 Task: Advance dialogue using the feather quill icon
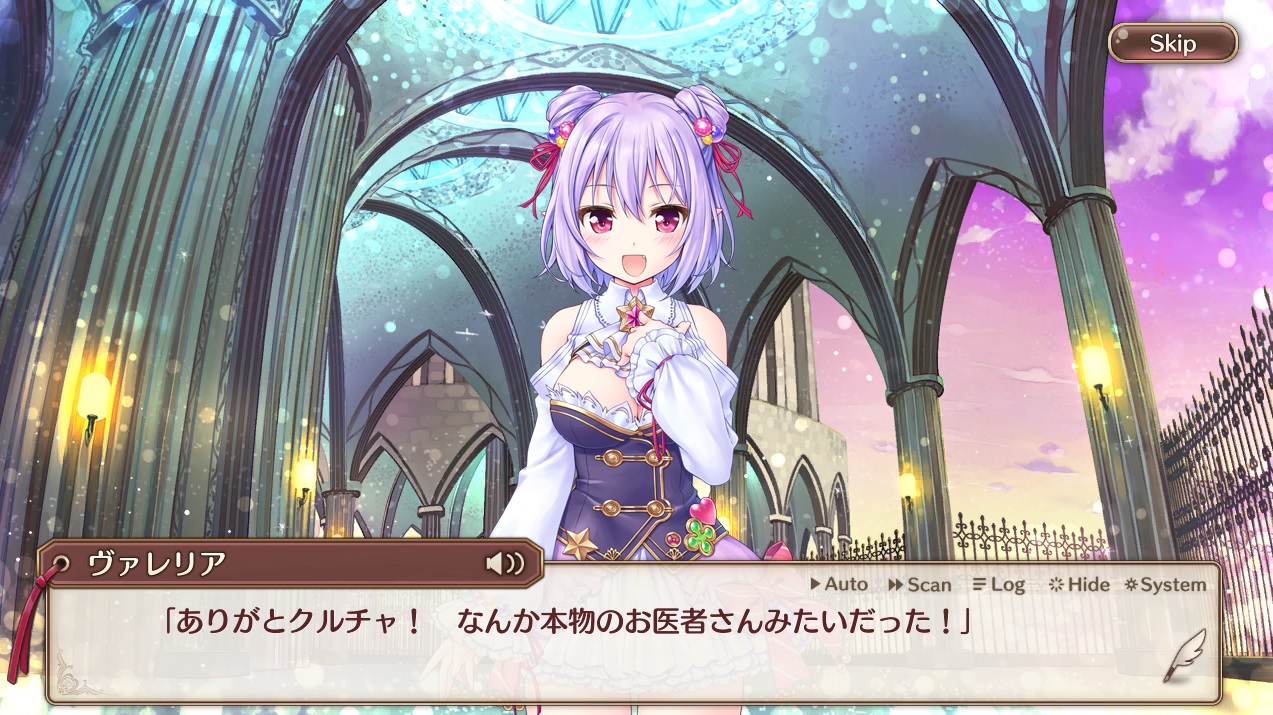point(1183,656)
